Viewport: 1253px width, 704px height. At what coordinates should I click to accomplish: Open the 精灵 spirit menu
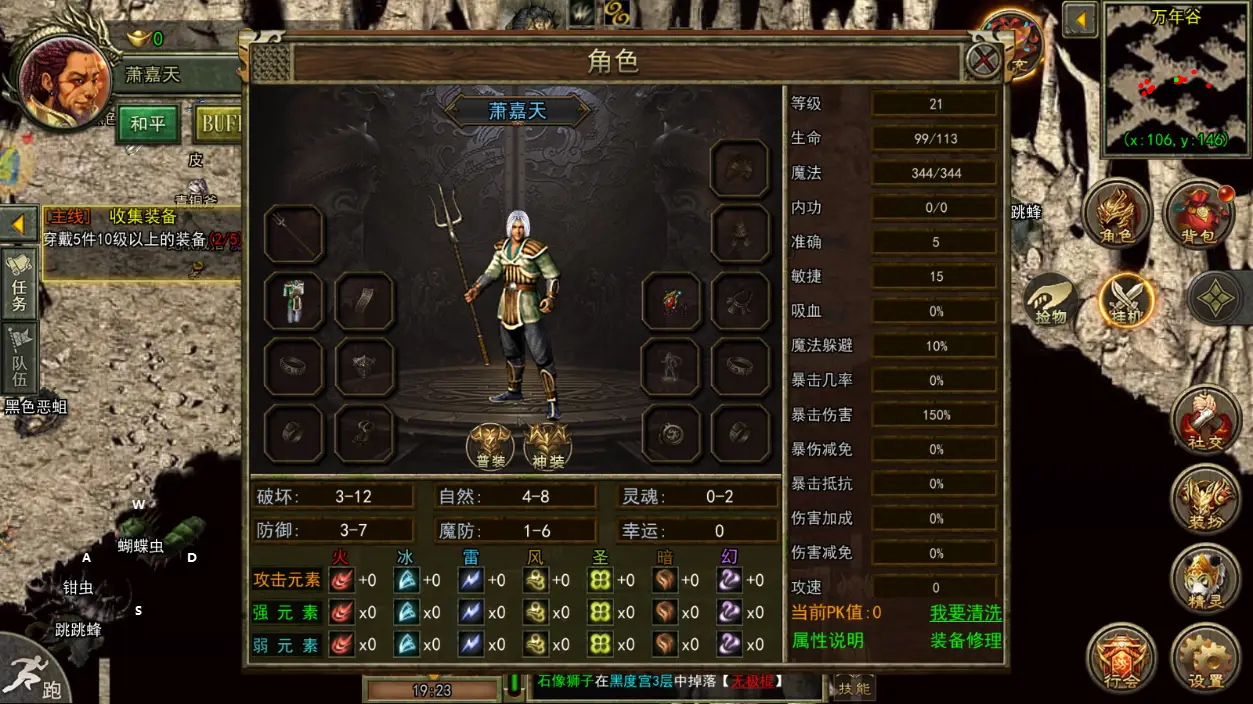pyautogui.click(x=1205, y=577)
